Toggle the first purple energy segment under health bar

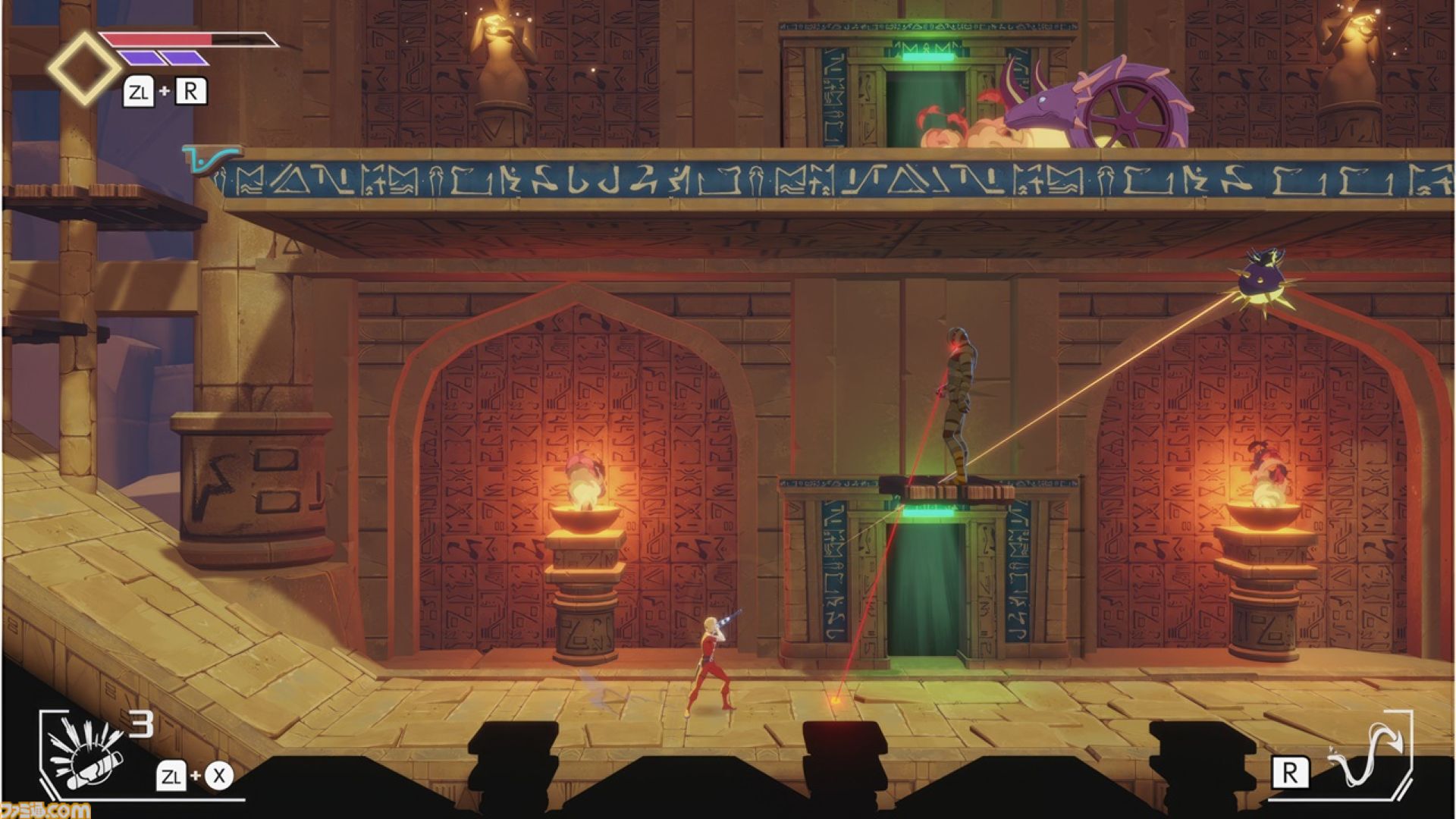[142, 58]
